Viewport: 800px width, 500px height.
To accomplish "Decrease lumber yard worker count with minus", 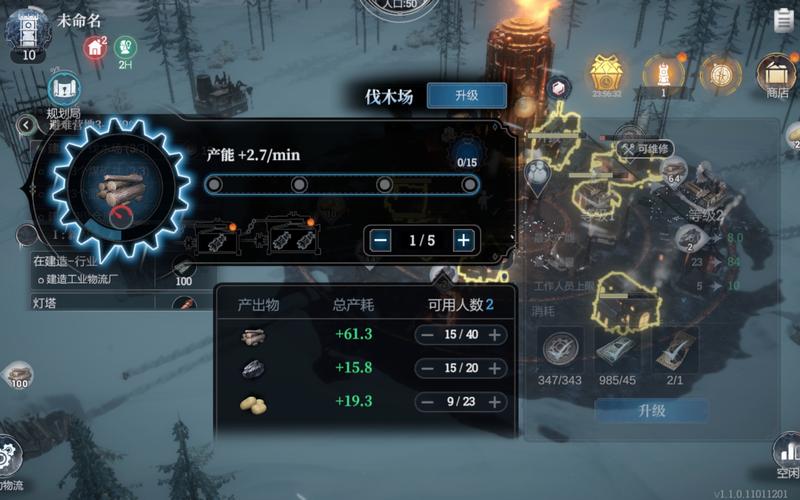I will click(x=381, y=240).
